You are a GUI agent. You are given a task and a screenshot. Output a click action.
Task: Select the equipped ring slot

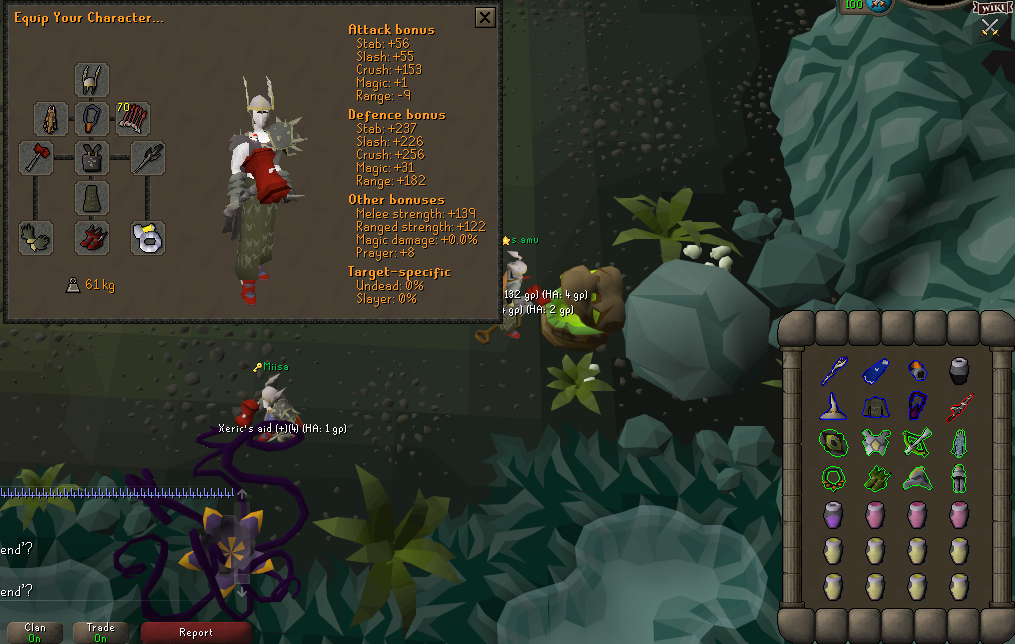click(x=148, y=237)
